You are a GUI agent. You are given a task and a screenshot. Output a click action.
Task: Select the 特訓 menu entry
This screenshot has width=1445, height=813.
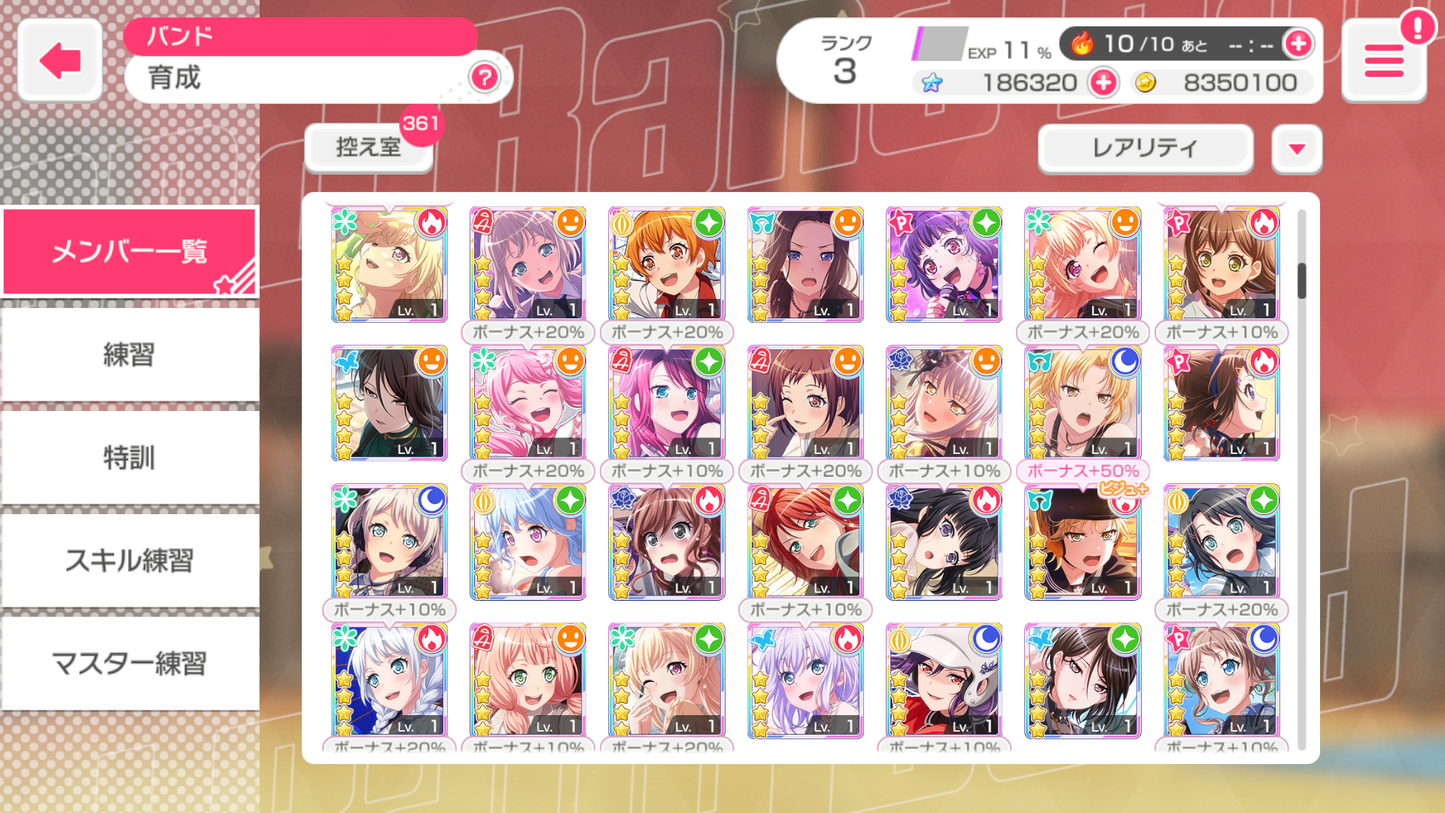click(129, 457)
